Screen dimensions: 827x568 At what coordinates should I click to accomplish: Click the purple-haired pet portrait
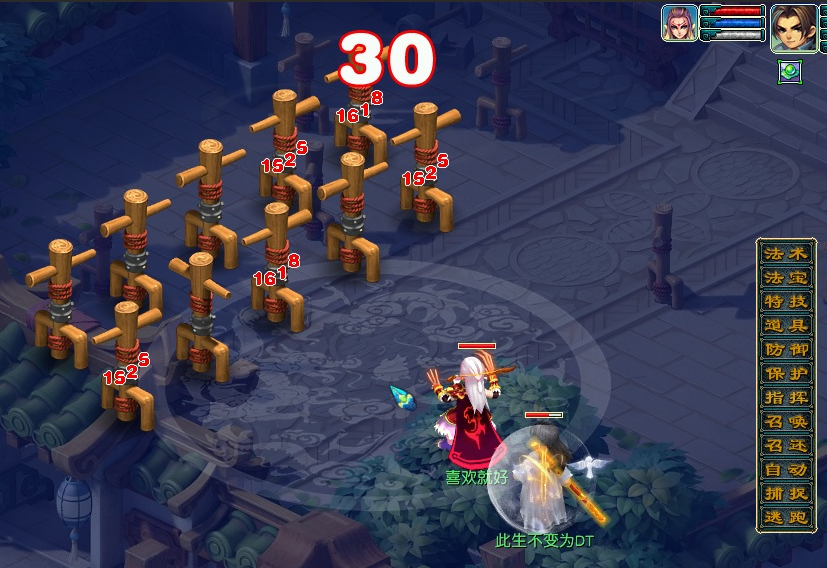[x=679, y=23]
